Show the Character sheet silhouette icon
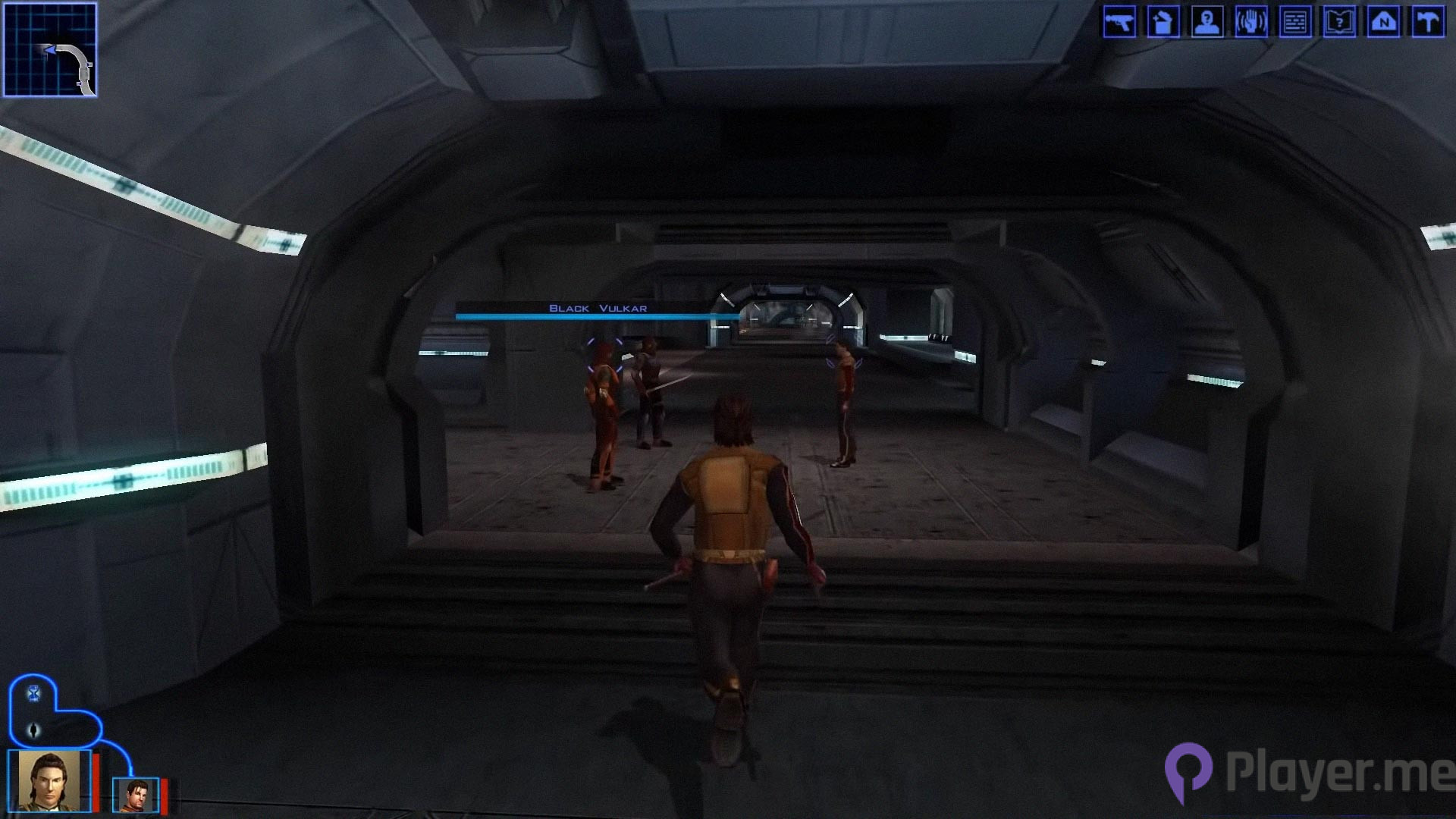1456x819 pixels. point(1207,22)
